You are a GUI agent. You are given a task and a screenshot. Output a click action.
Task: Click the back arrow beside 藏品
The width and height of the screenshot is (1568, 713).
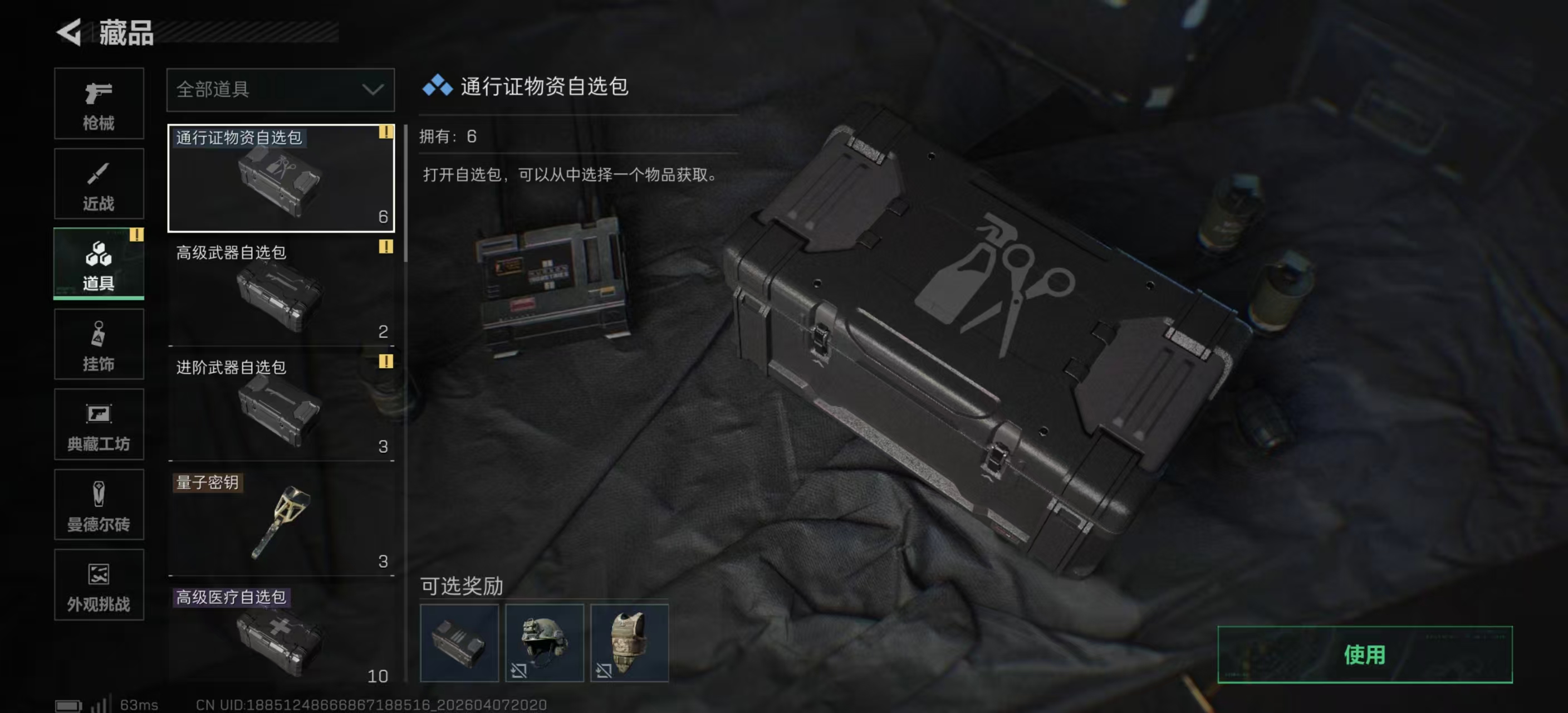click(x=67, y=33)
